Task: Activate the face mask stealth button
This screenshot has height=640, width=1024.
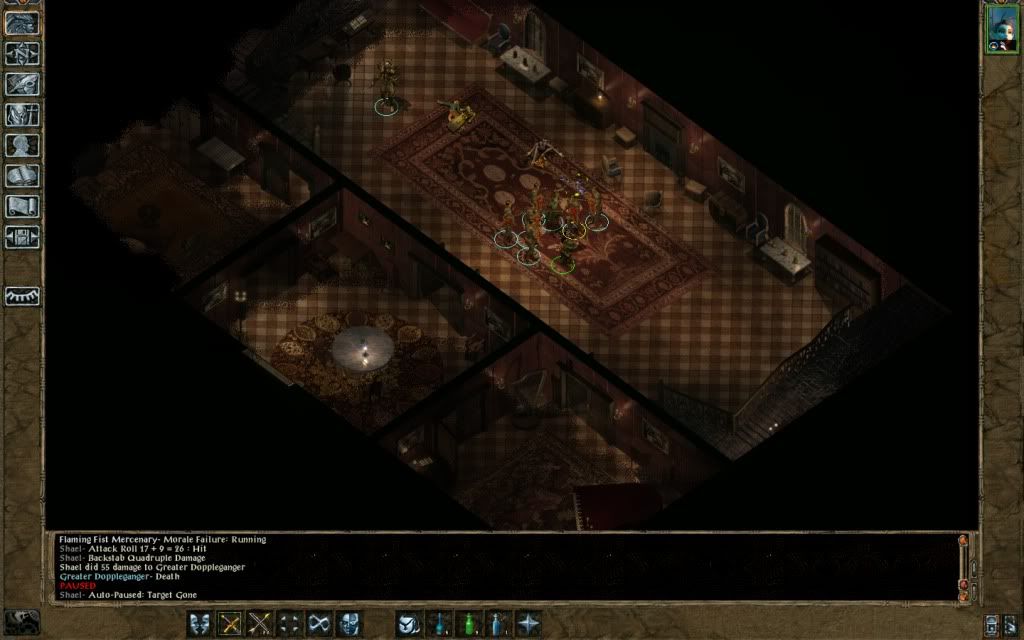Action: point(350,623)
